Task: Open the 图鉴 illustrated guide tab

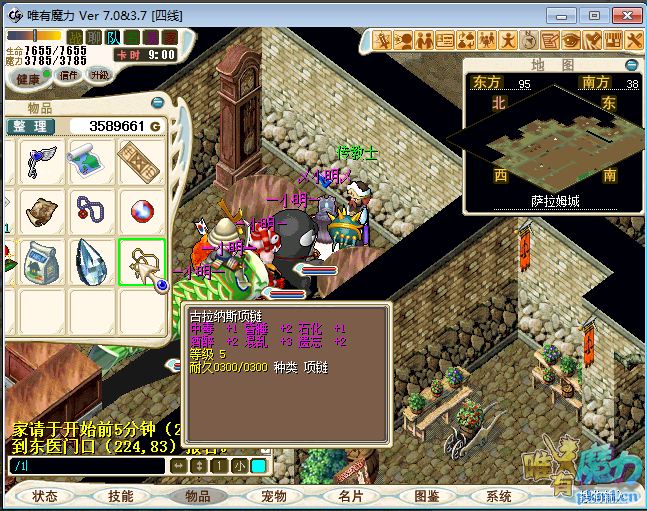Action: 426,496
